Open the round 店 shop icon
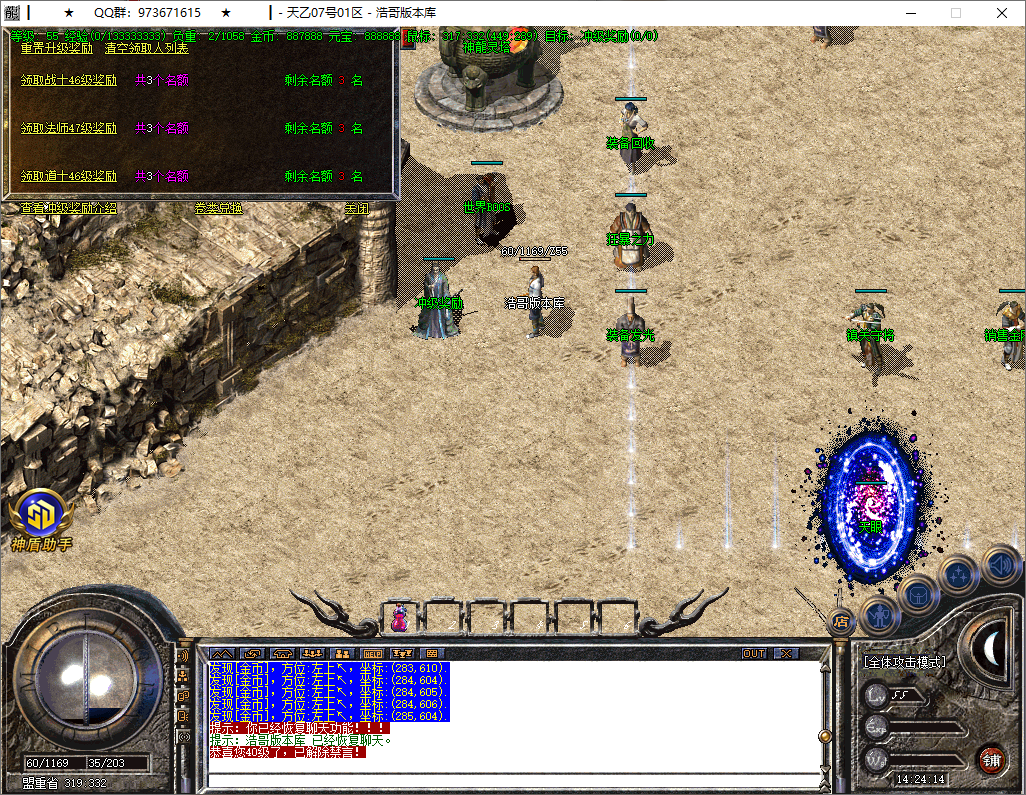This screenshot has width=1026, height=795. pyautogui.click(x=841, y=622)
